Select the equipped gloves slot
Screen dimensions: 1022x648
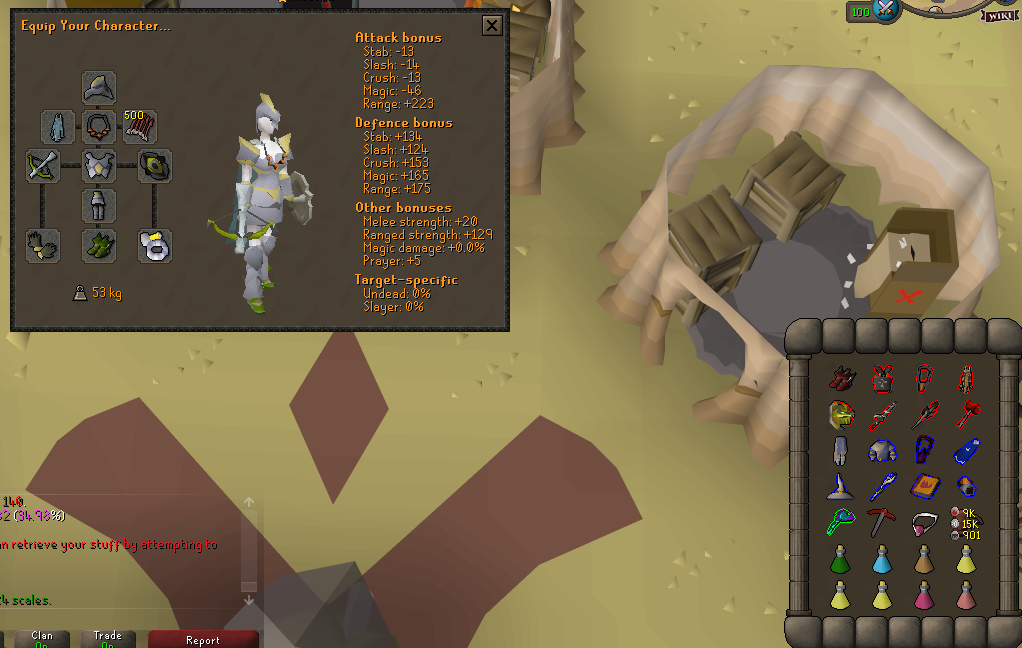[43, 245]
